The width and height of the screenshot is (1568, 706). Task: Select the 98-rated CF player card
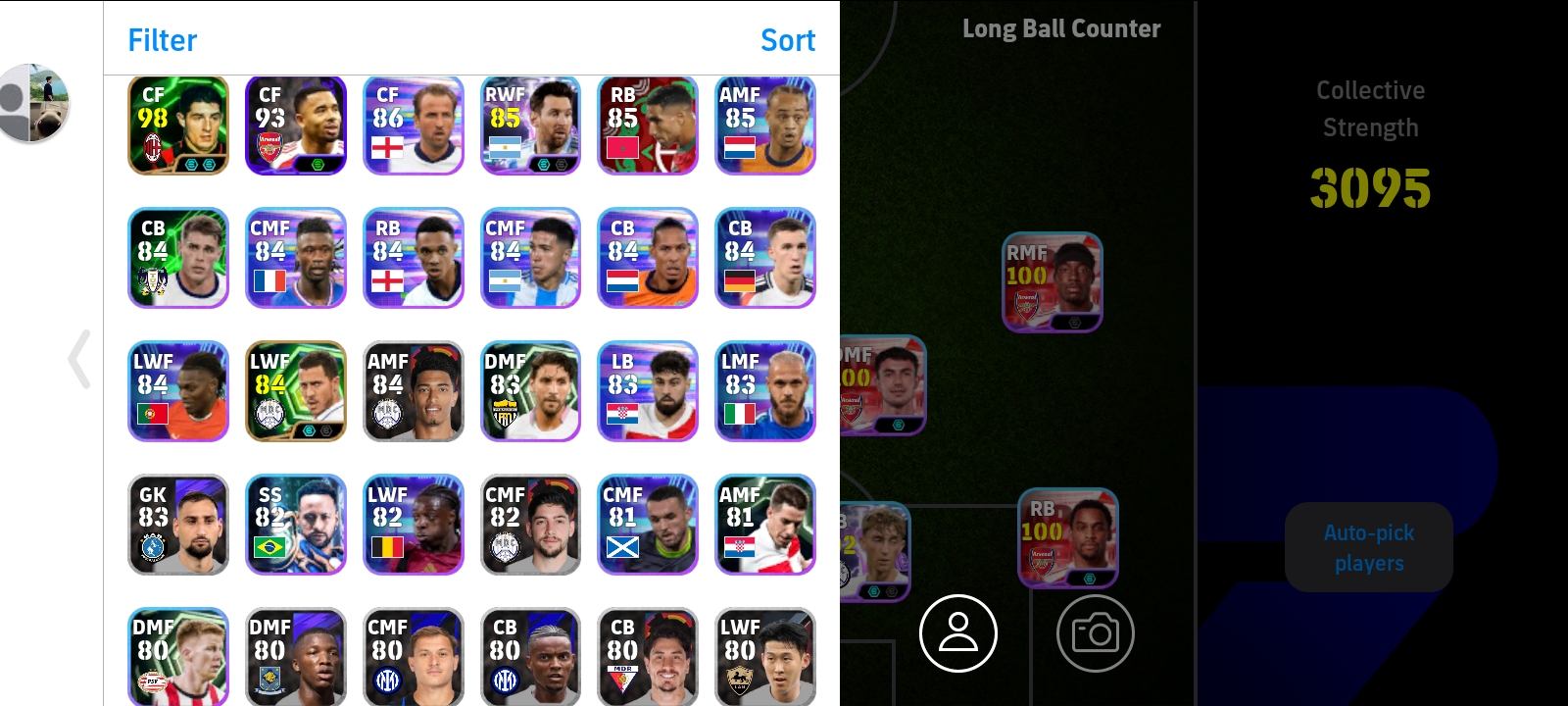178,126
